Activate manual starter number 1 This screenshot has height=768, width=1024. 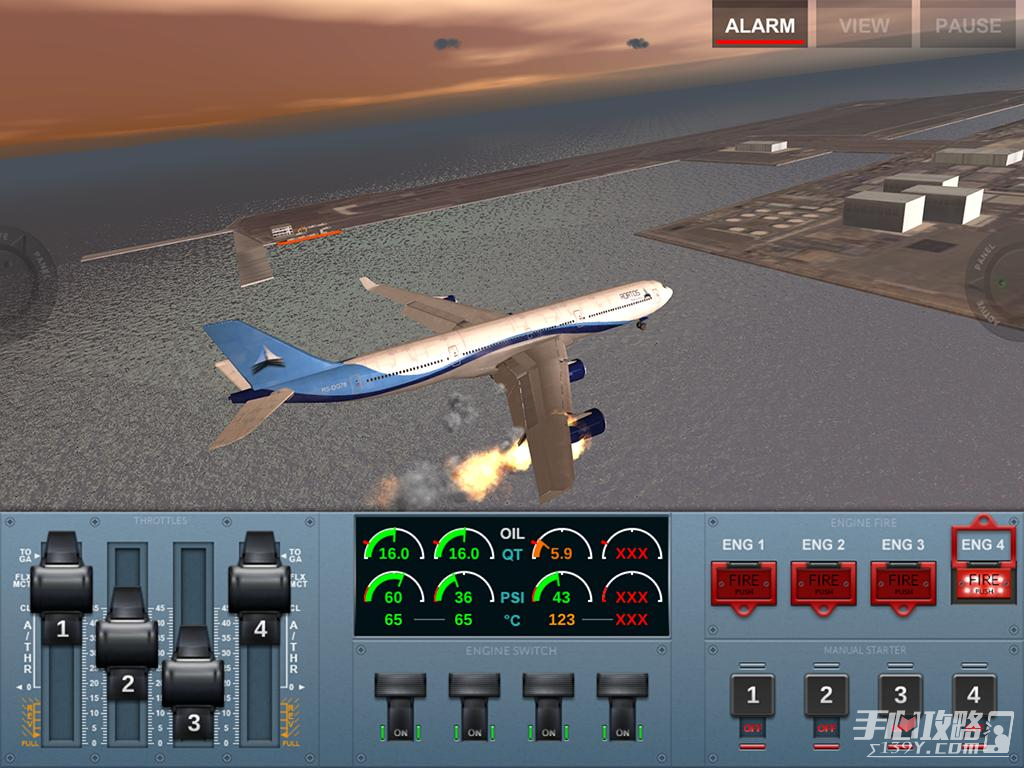(753, 696)
